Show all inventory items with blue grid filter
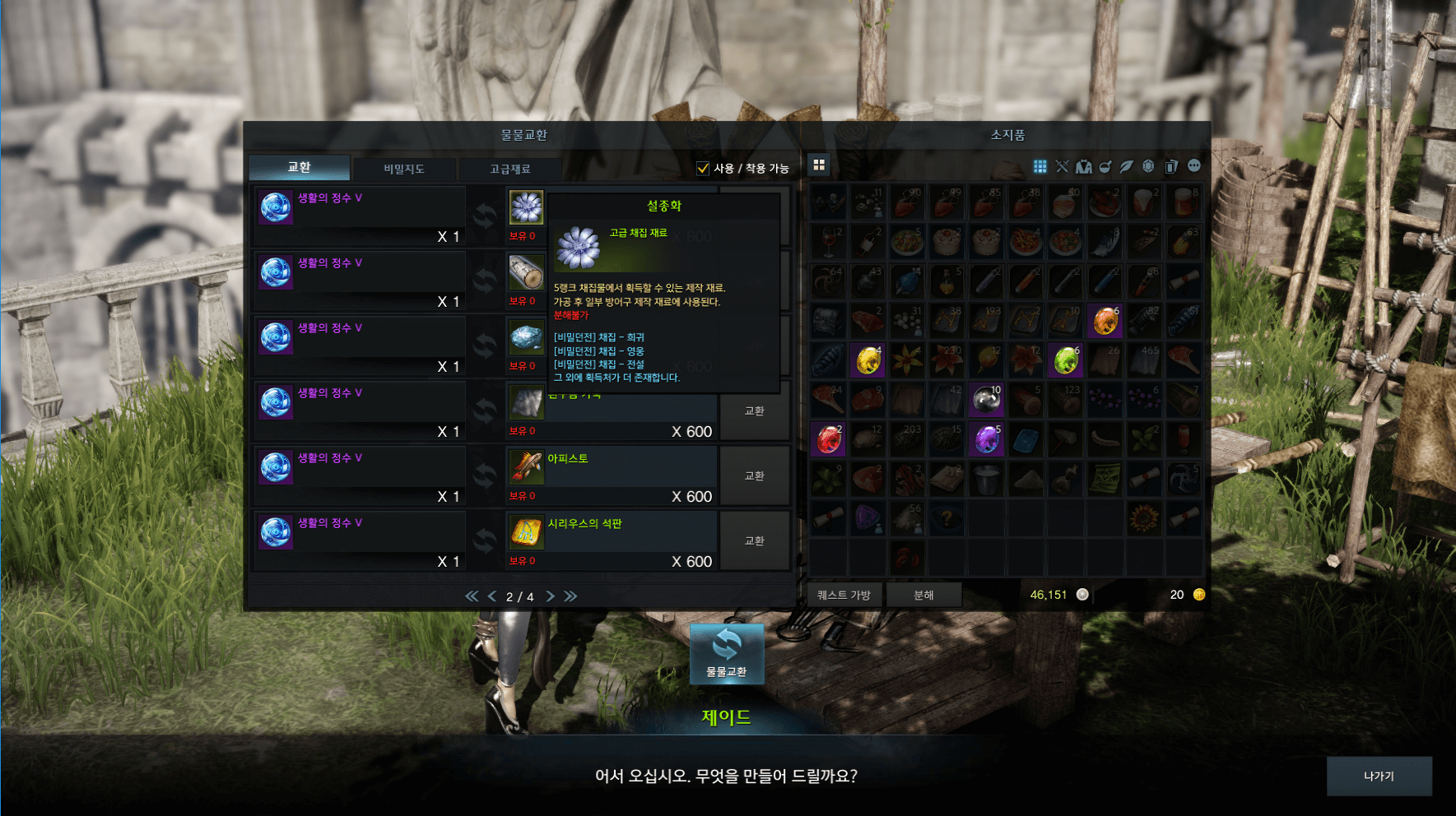This screenshot has width=1456, height=816. pos(1040,167)
